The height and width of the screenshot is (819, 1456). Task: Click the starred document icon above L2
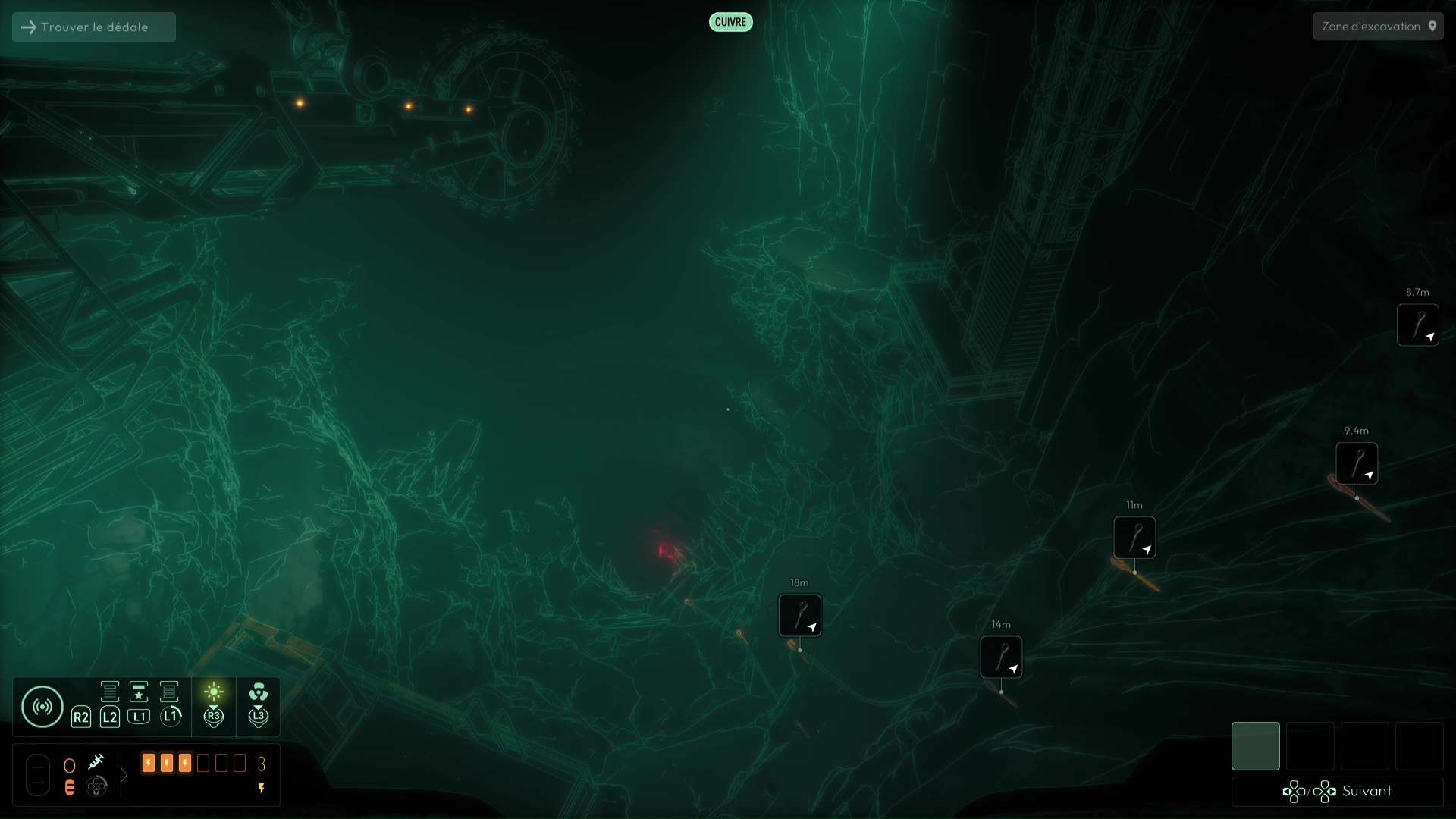[x=139, y=692]
